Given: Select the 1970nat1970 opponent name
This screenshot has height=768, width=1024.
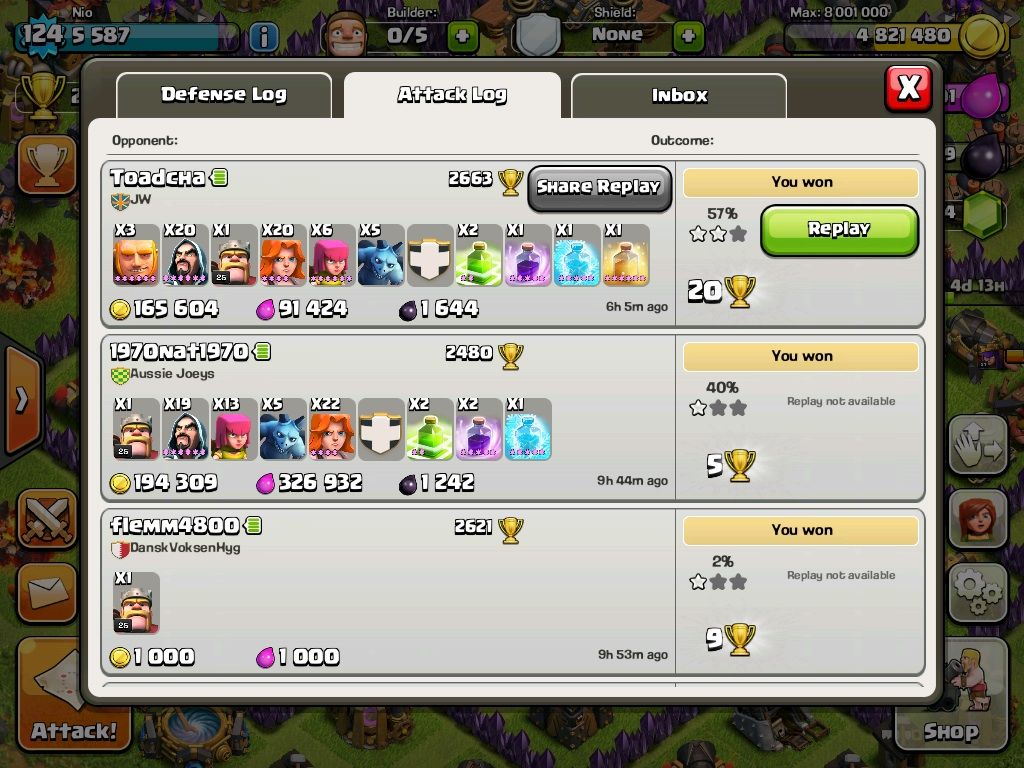Looking at the screenshot, I should pos(179,352).
